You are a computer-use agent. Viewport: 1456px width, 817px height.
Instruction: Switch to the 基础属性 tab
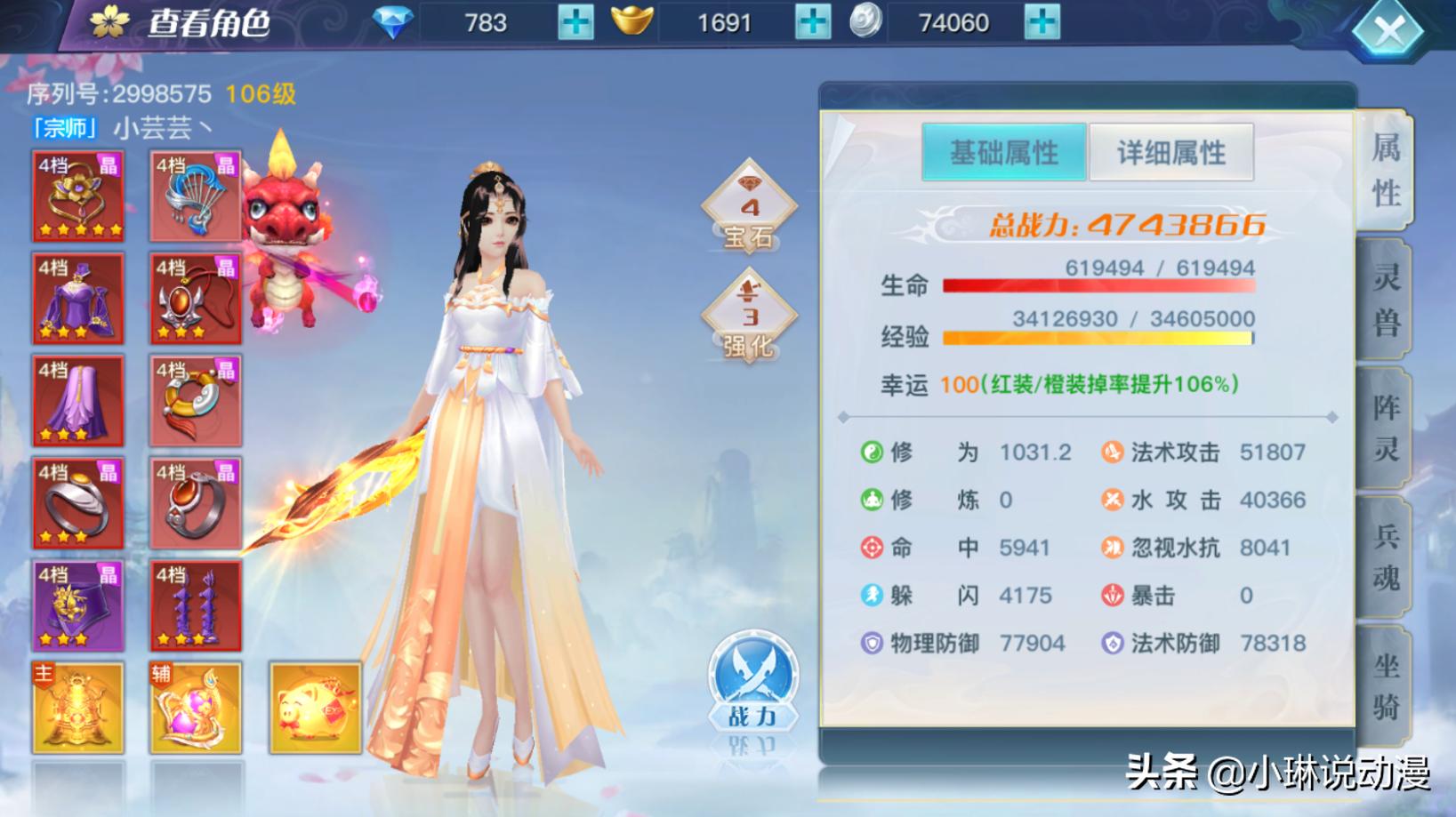1003,153
